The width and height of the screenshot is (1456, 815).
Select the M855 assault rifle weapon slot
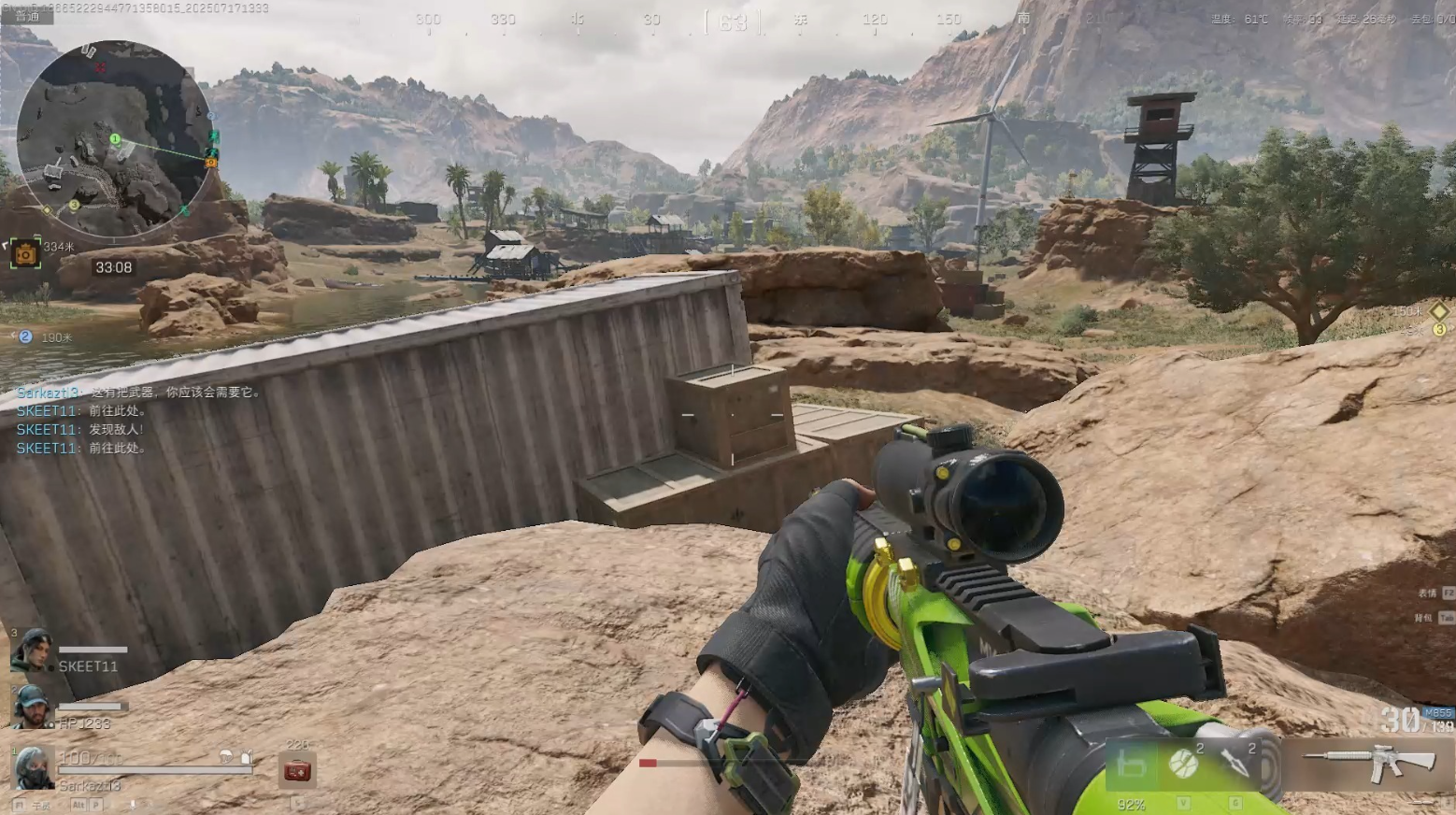(x=1370, y=761)
